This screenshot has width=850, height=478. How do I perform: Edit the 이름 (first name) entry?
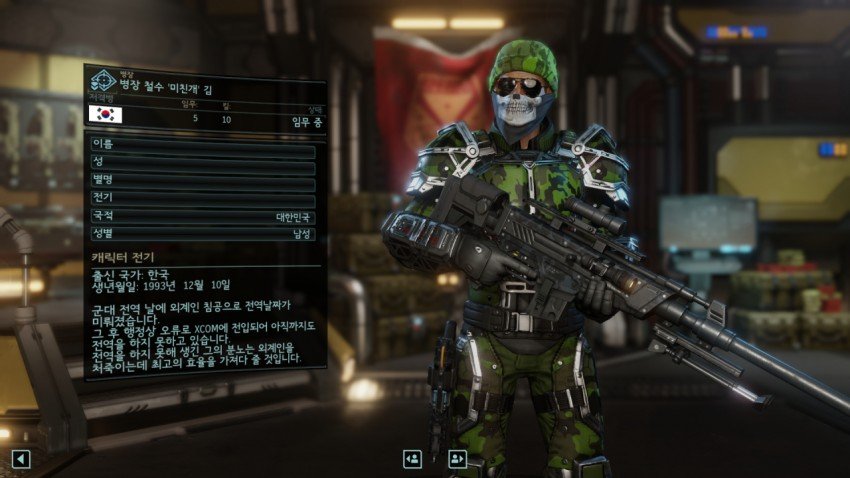(x=202, y=145)
